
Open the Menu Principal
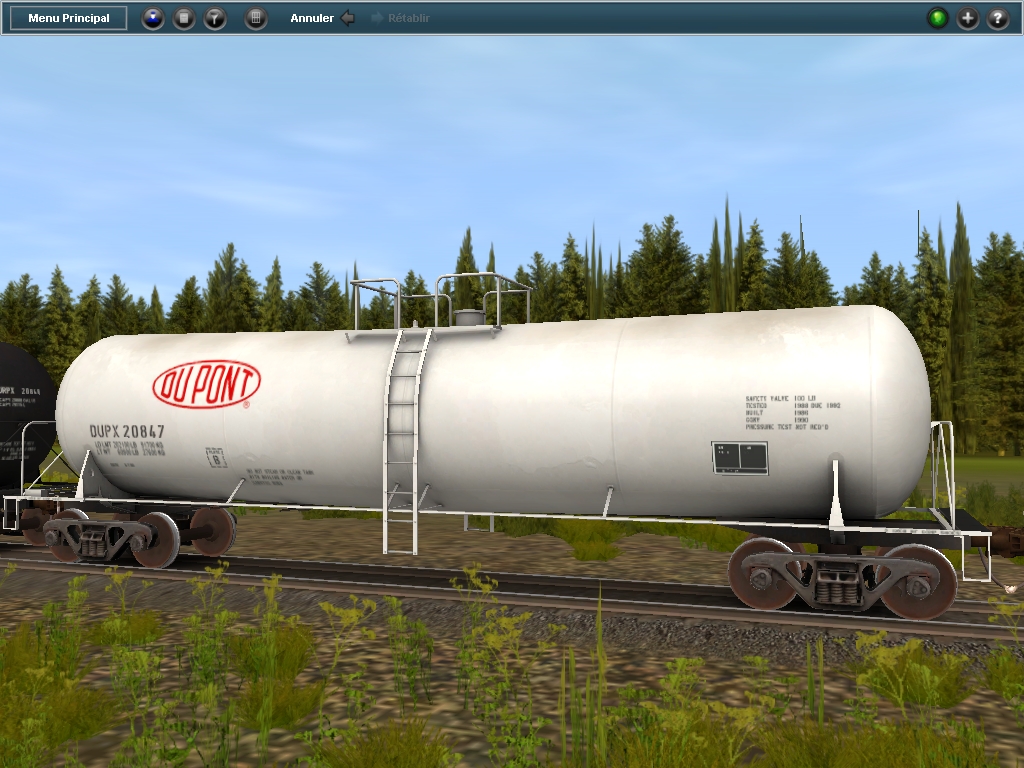pos(69,18)
